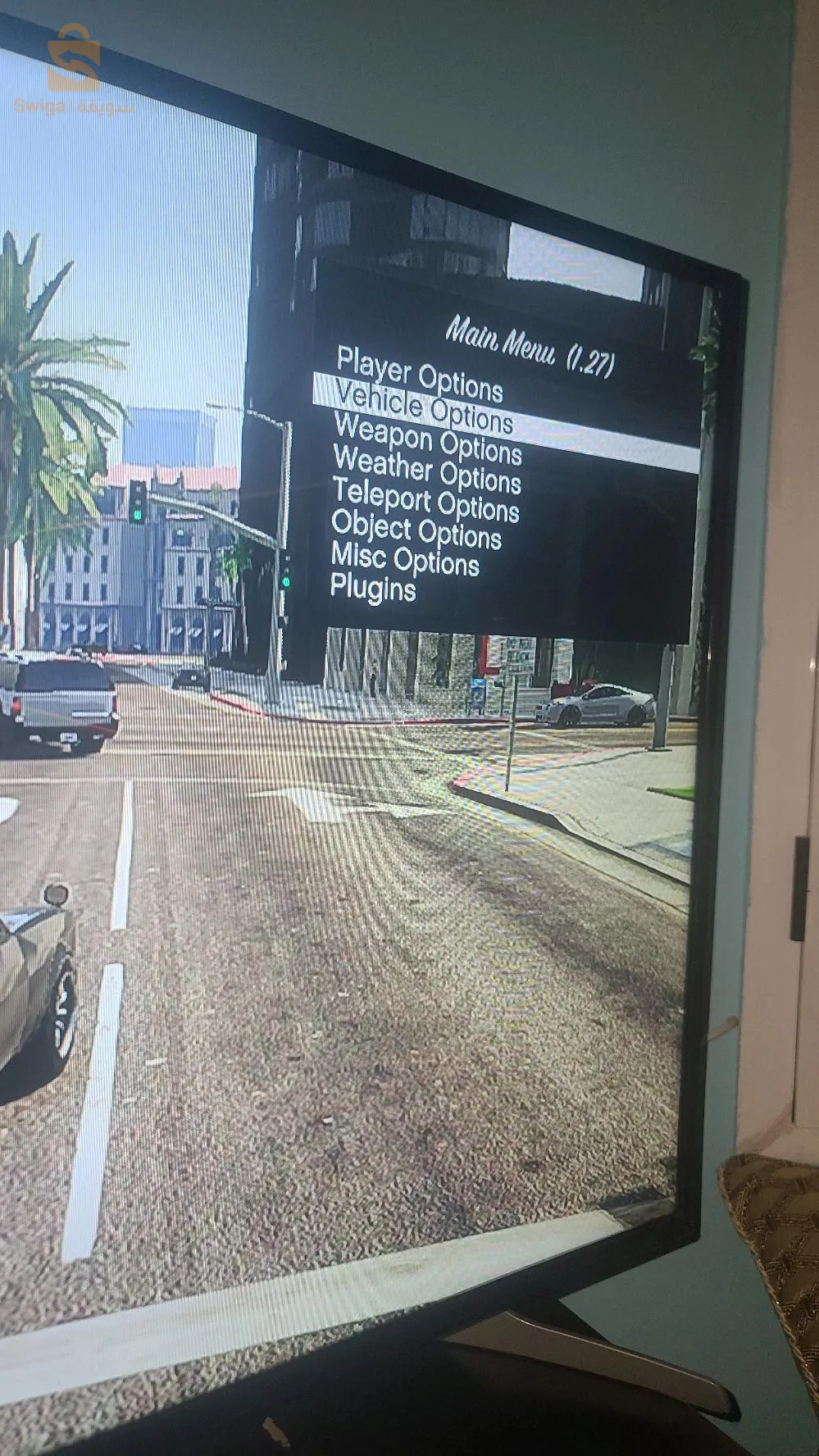Screen dimensions: 819x1456
Task: Open the Weather Options submenu
Action: pyautogui.click(x=427, y=470)
